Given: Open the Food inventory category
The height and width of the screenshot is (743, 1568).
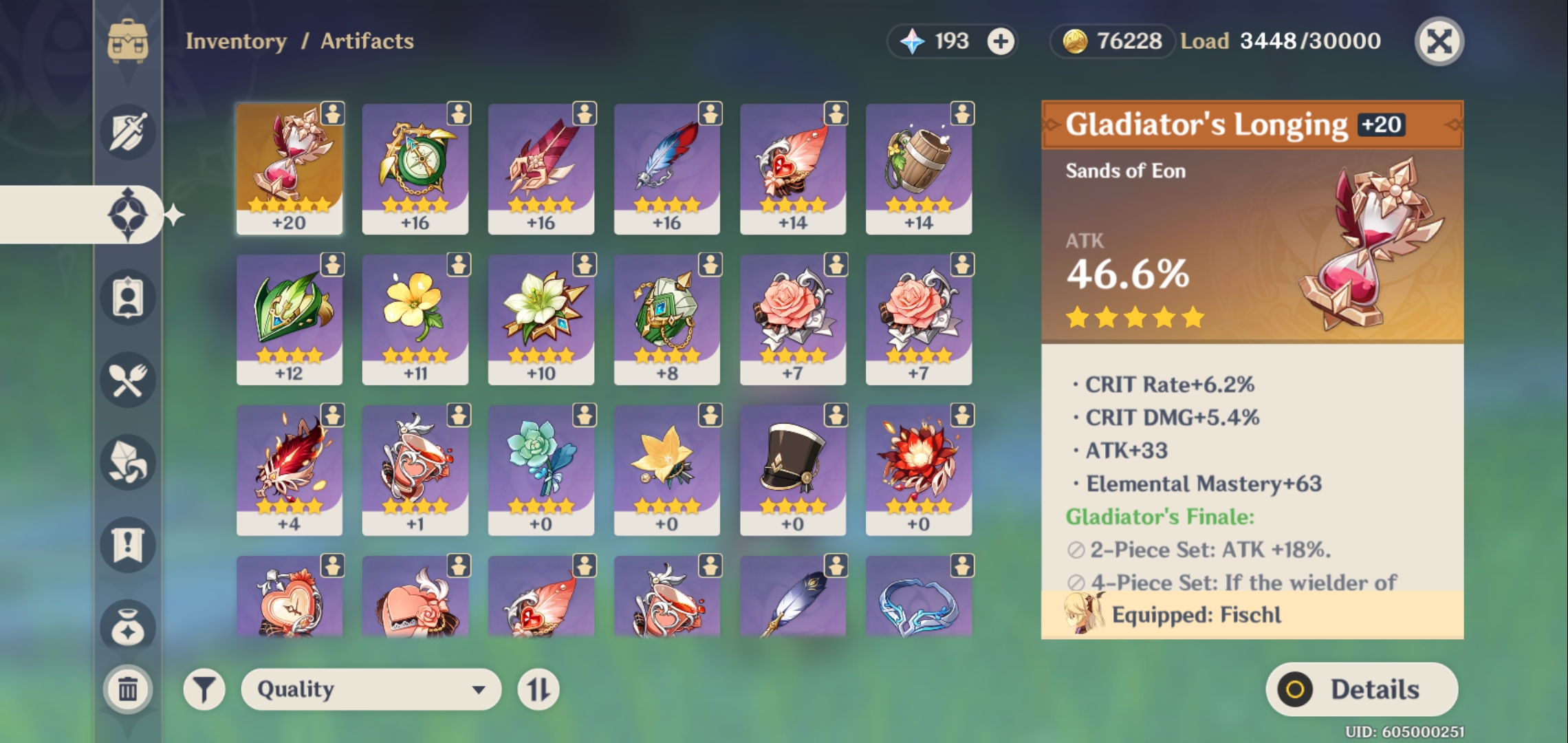Looking at the screenshot, I should 127,380.
